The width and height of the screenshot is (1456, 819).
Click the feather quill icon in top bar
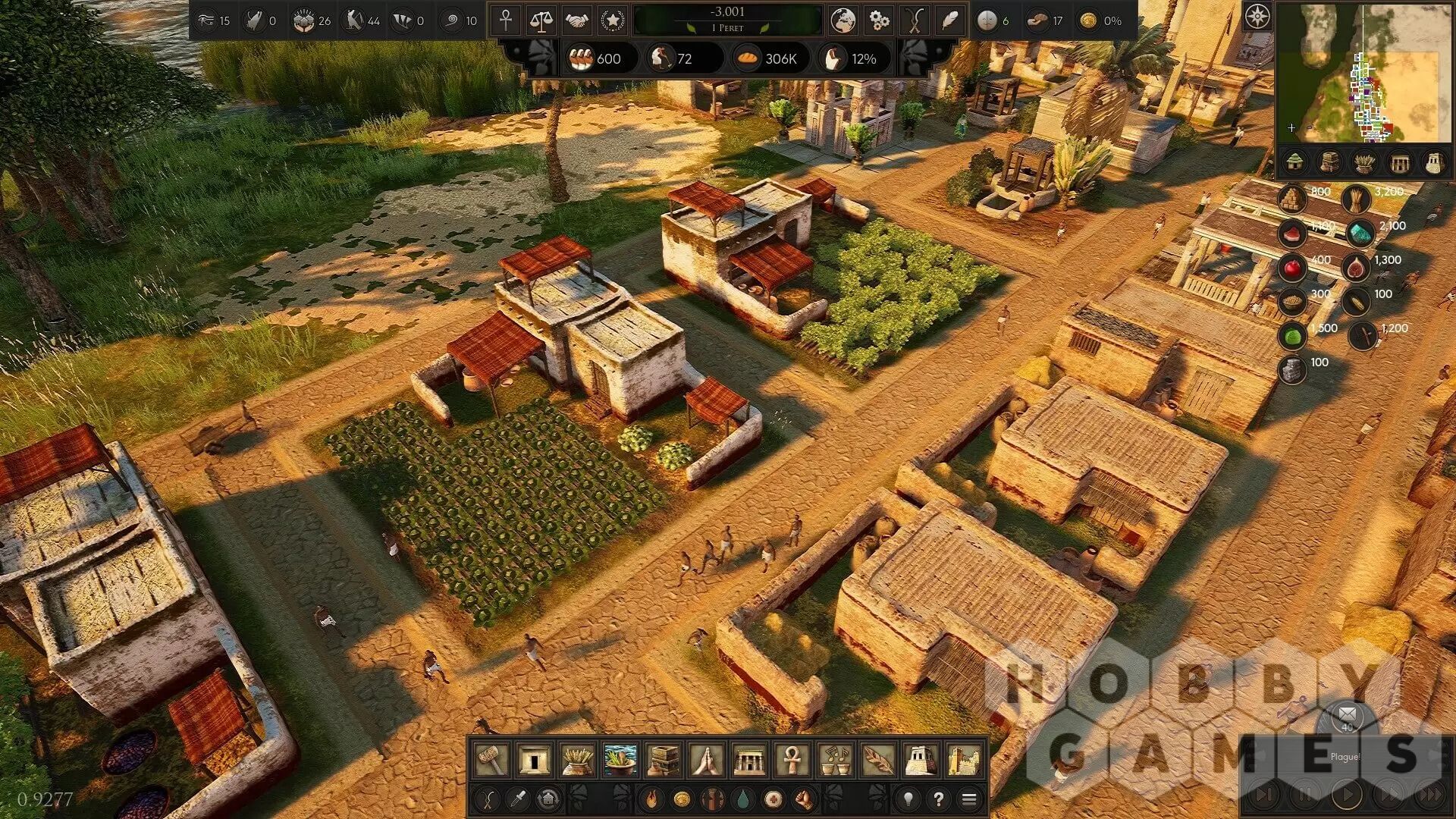(949, 20)
